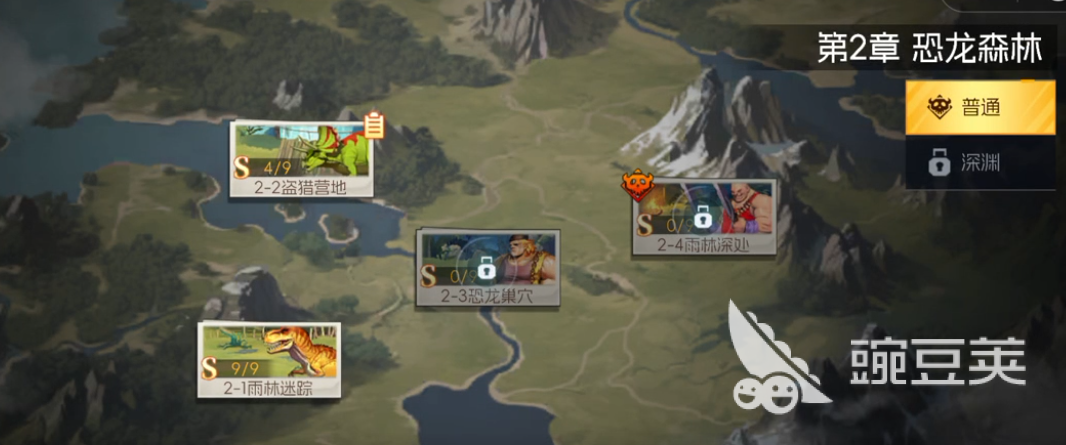
Task: Select stage 2-1 雨林迷踪
Action: (269, 359)
